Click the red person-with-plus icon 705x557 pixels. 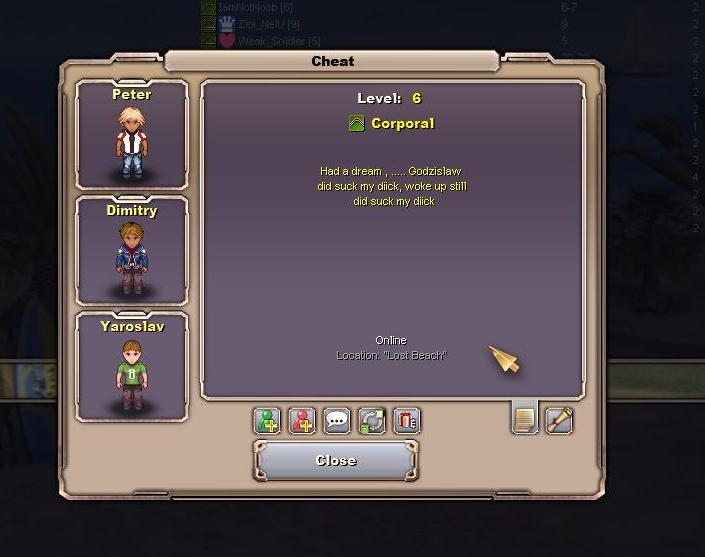click(302, 421)
